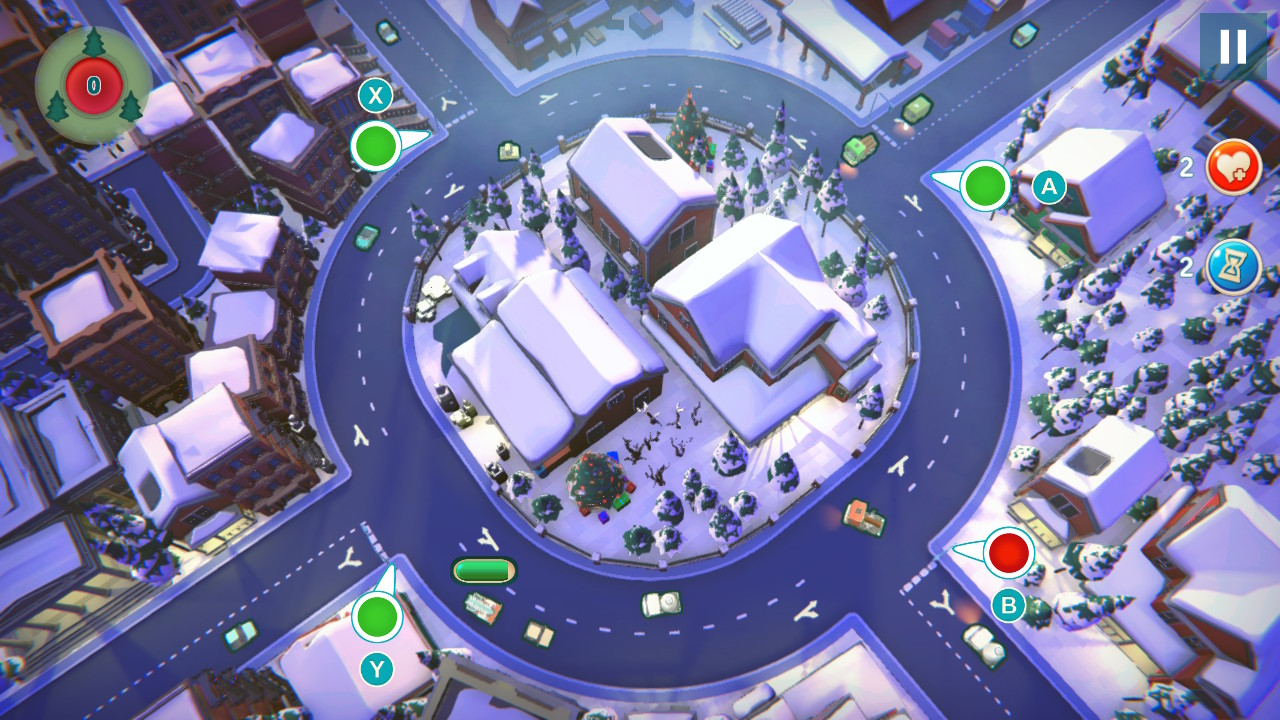Click the tree score counter medallion
1280x720 pixels.
[x=92, y=85]
